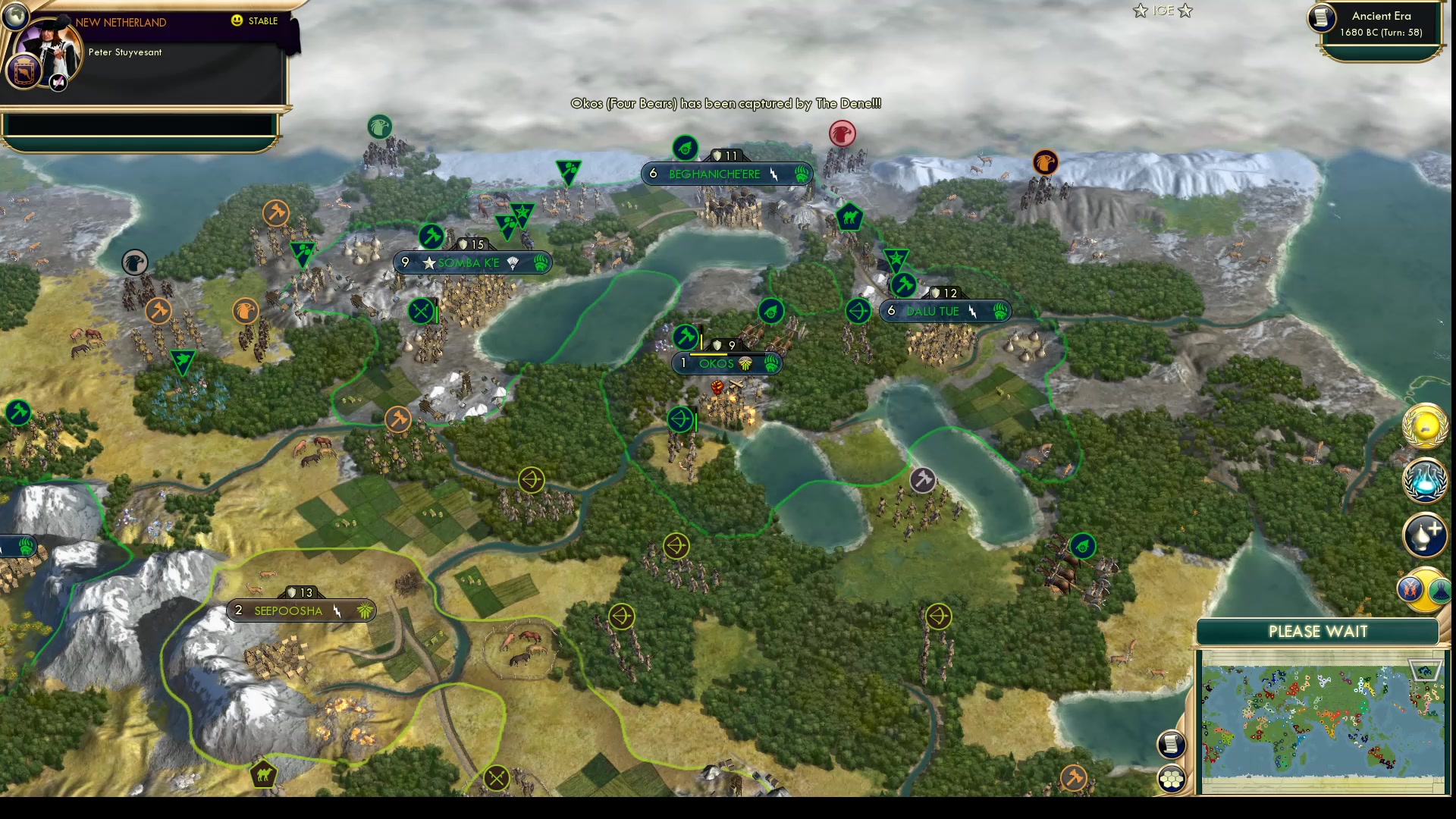
Task: Click the scroll notification log icon
Action: point(1171,744)
